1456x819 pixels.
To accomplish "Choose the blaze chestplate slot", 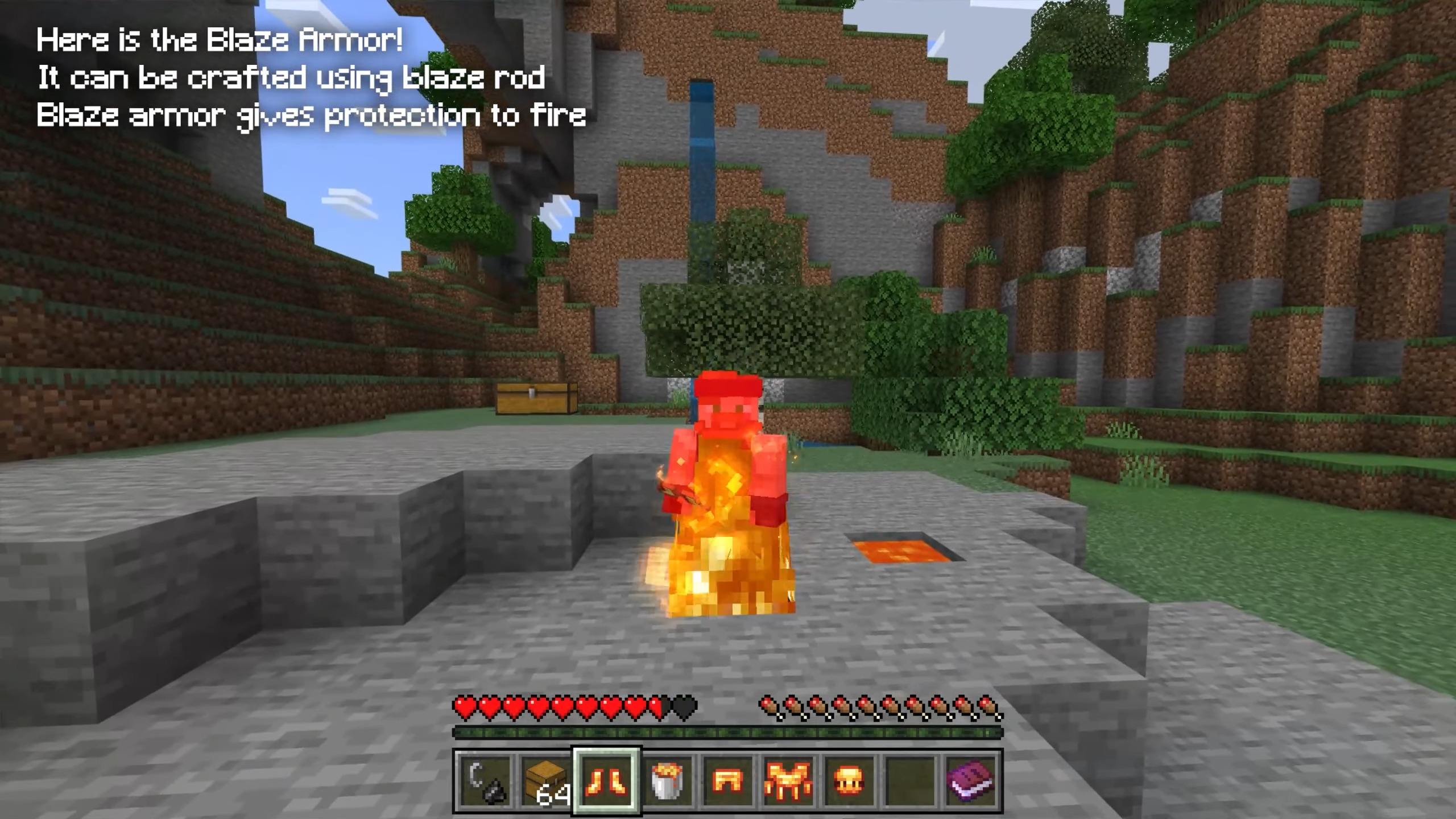I will tap(789, 781).
